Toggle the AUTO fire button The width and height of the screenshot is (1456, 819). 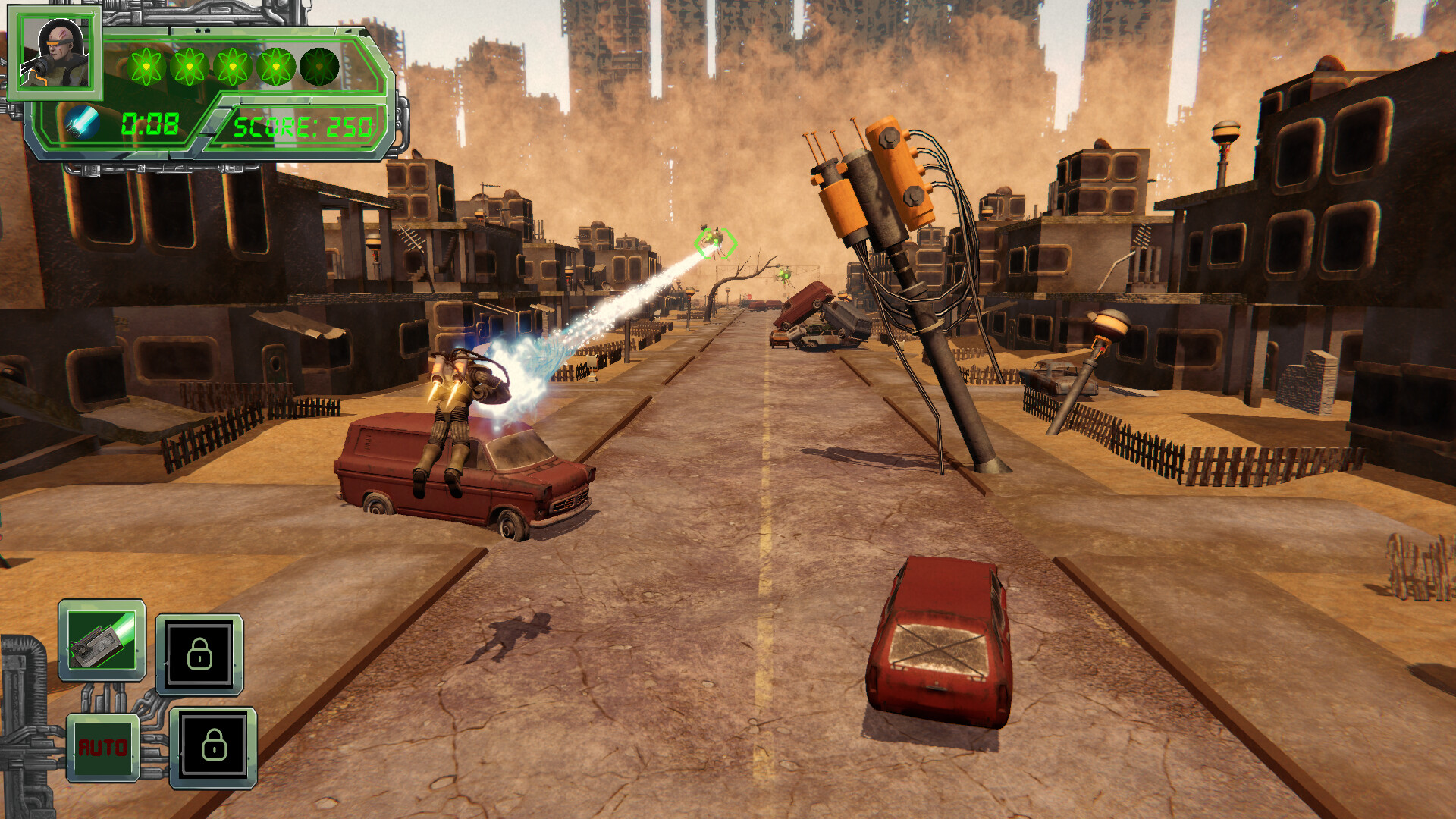click(103, 748)
